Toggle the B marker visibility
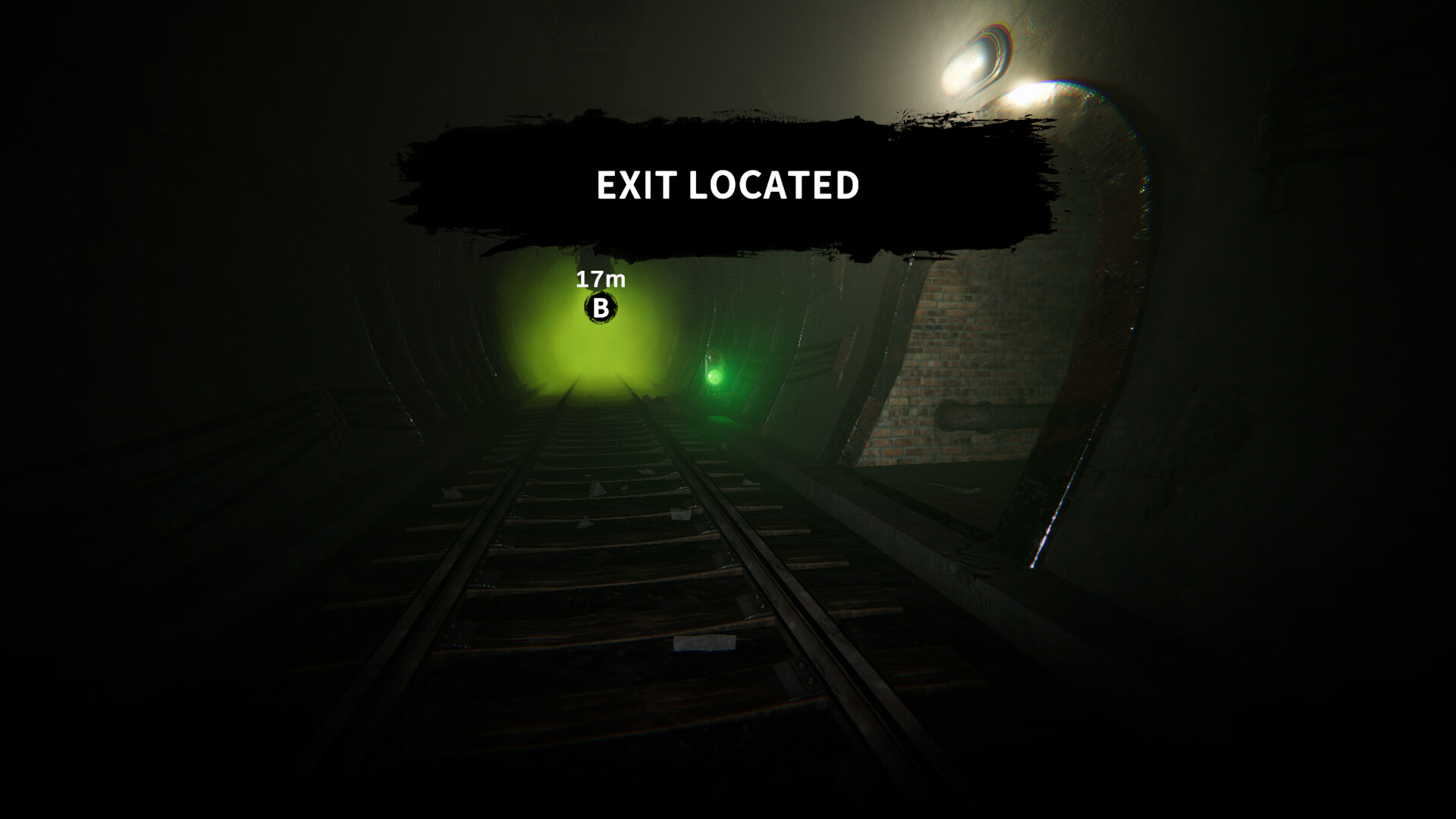The width and height of the screenshot is (1456, 819). pyautogui.click(x=600, y=309)
